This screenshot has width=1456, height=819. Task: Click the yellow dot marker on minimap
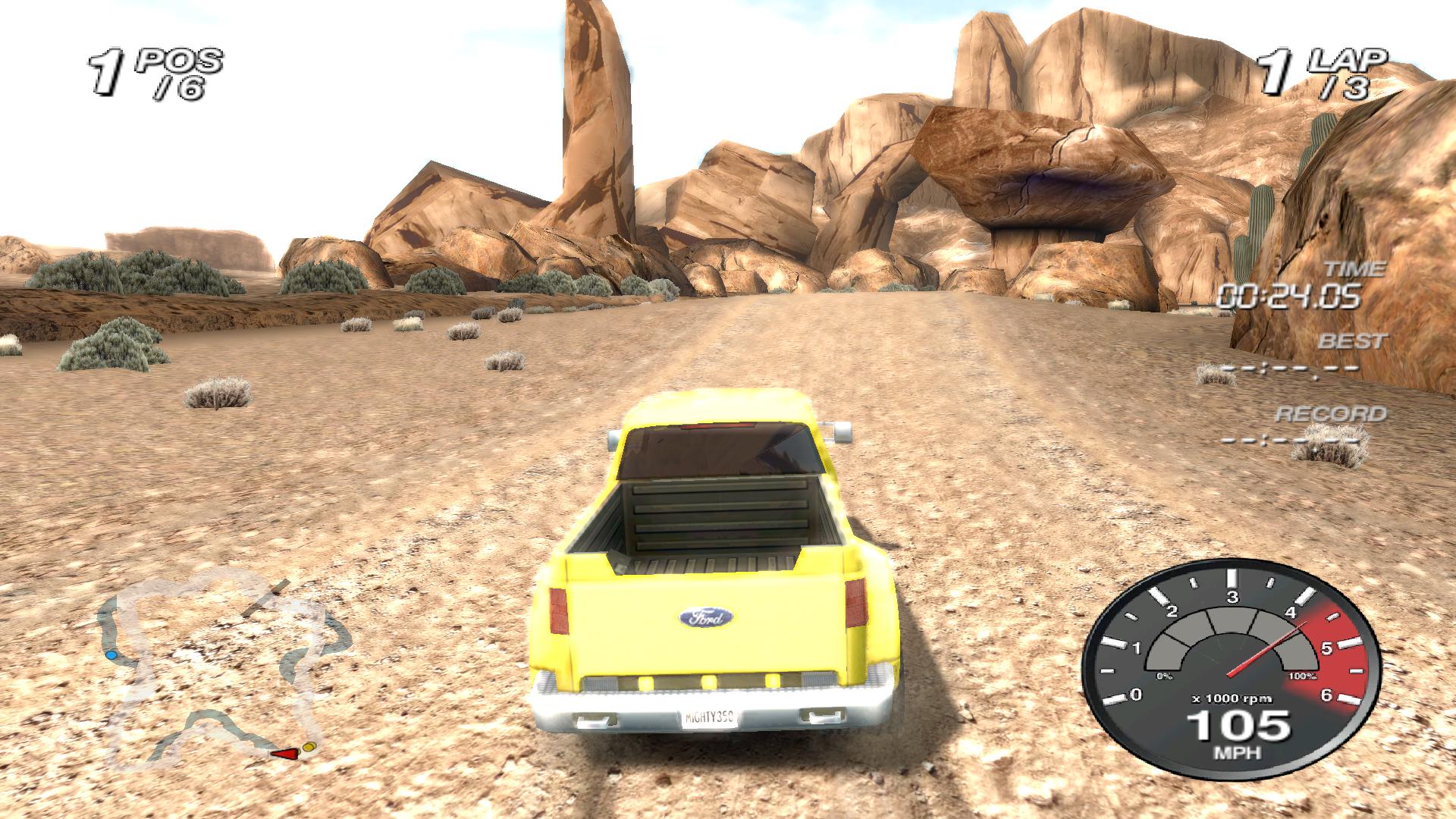pyautogui.click(x=309, y=748)
